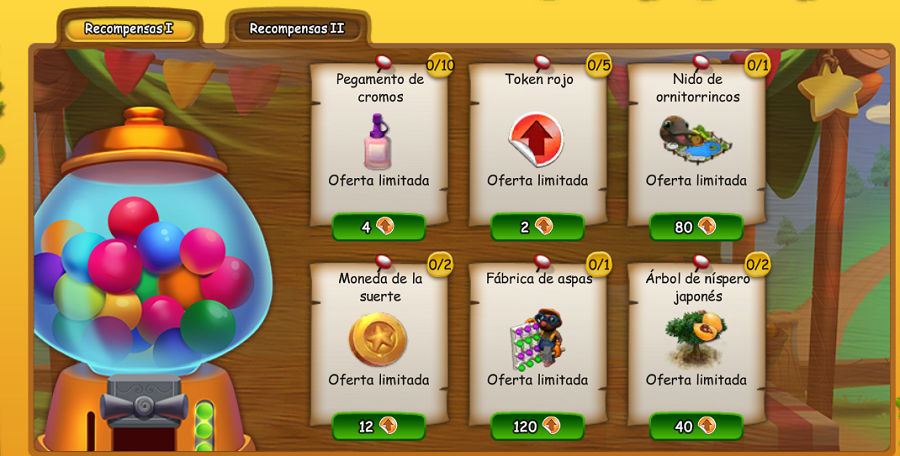Select the pink glue bottle item
Screen dimensions: 900x456
(x=377, y=141)
